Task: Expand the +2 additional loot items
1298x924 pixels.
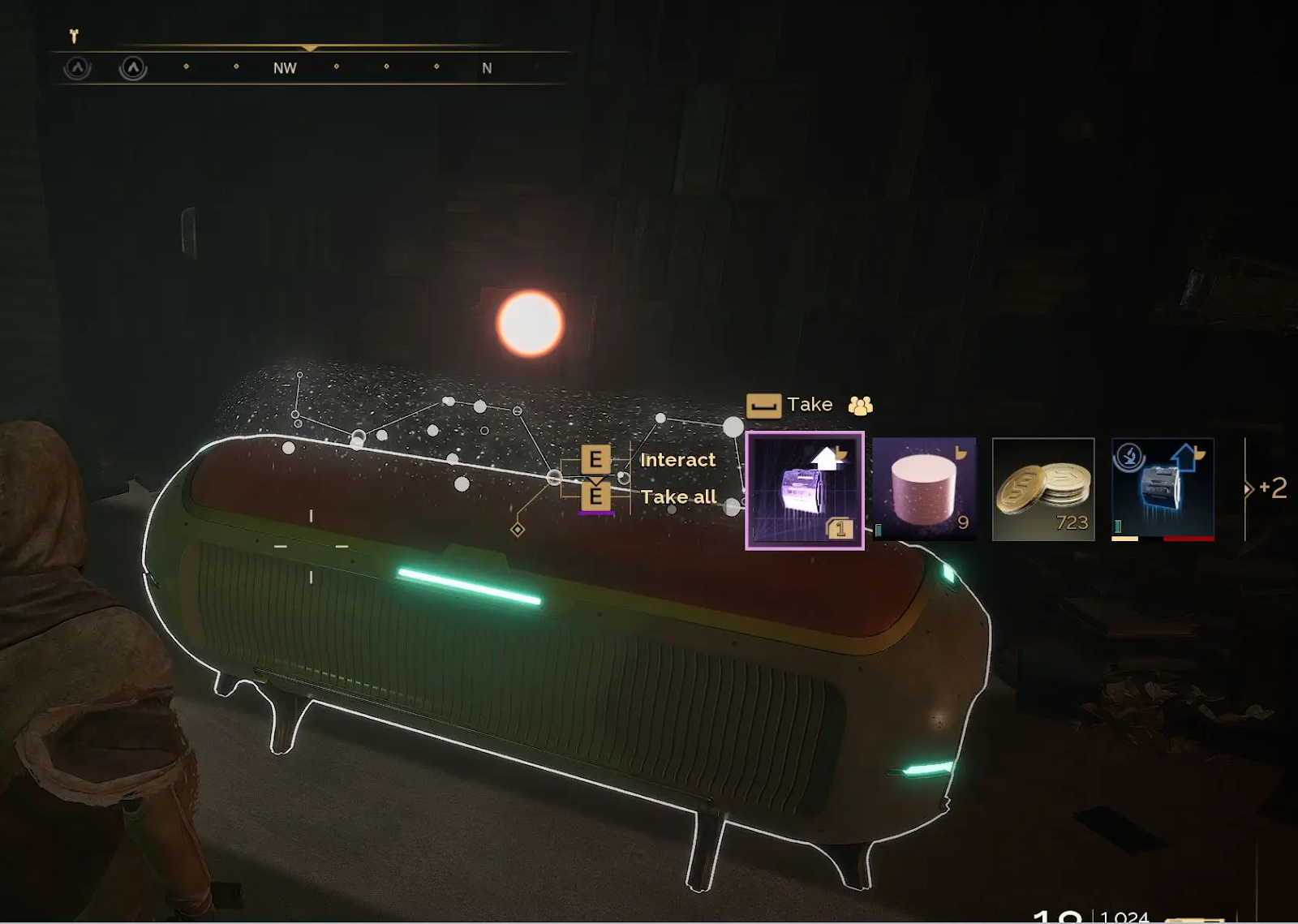Action: pyautogui.click(x=1267, y=488)
